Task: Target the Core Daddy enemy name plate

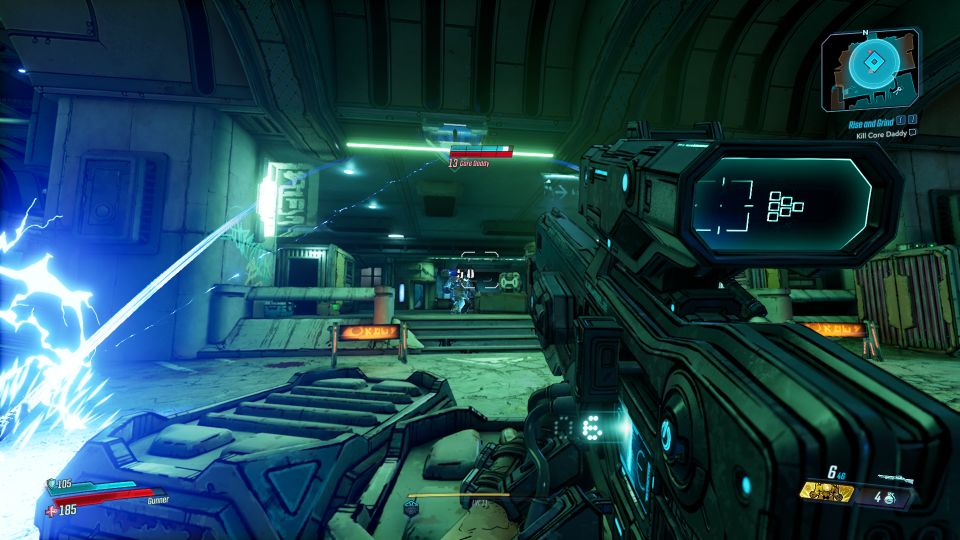Action: pos(468,162)
